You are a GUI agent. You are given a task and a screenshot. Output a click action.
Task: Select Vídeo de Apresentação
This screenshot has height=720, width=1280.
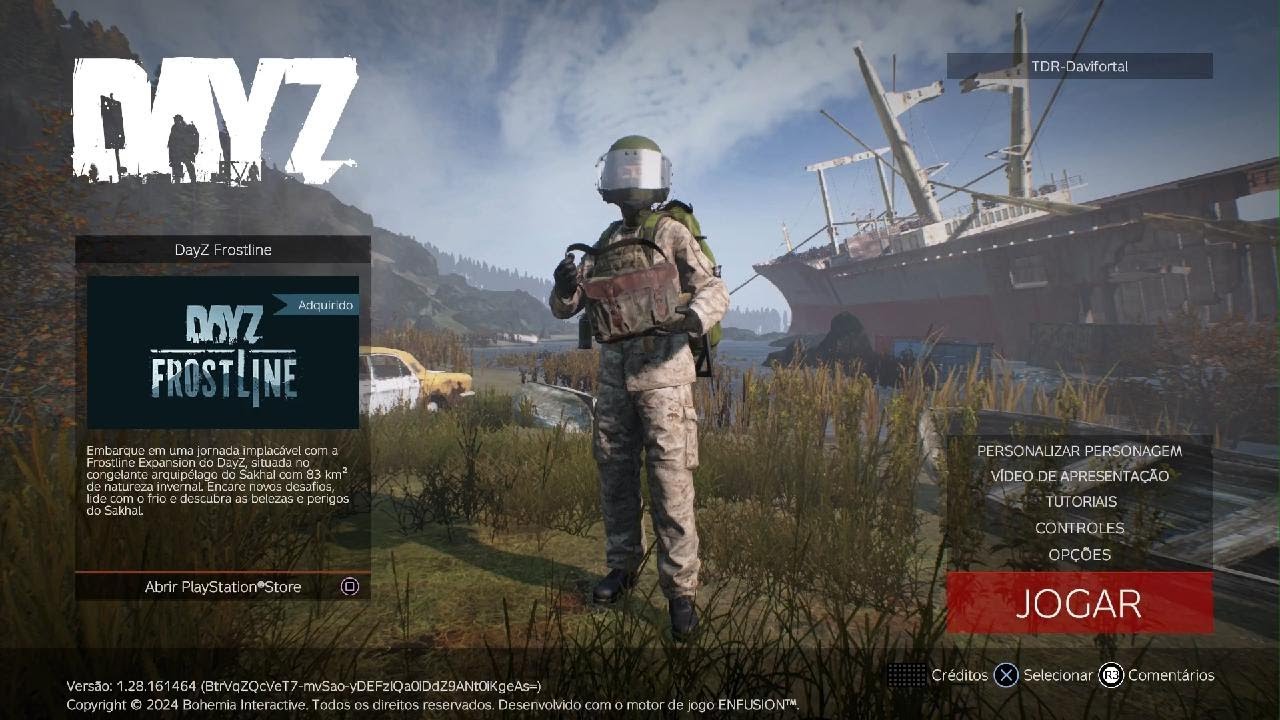coord(1079,476)
